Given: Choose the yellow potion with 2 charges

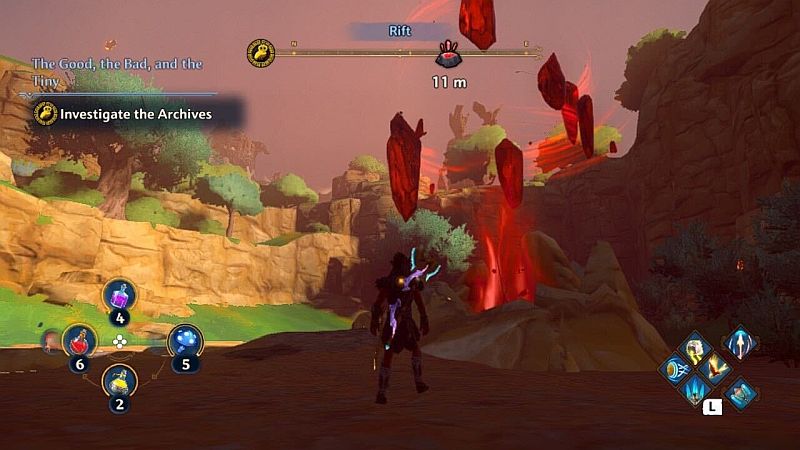Looking at the screenshot, I should pos(120,381).
